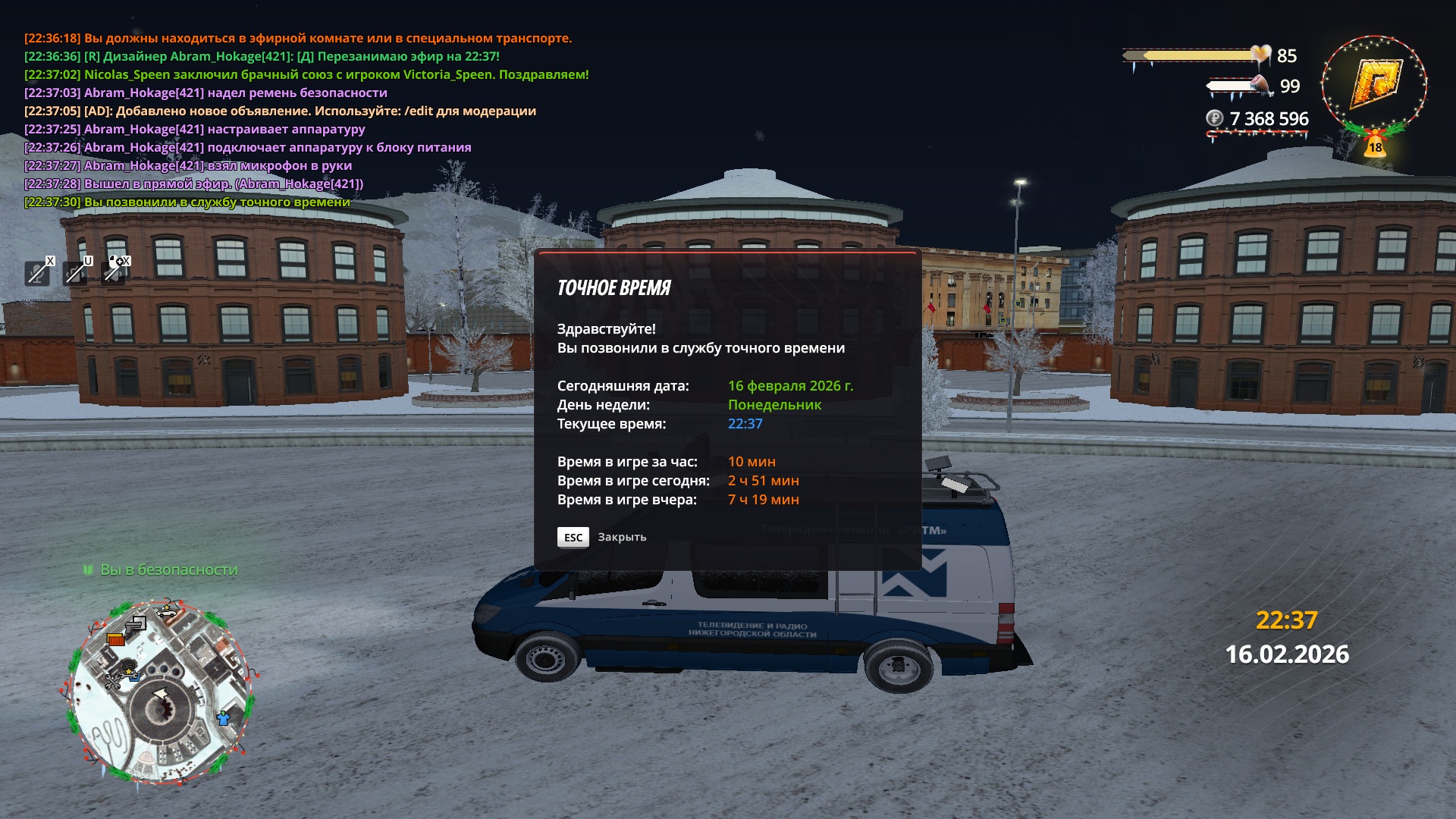The image size is (1456, 819).
Task: Pick the orange cargo container marker on minimap
Action: coord(115,639)
